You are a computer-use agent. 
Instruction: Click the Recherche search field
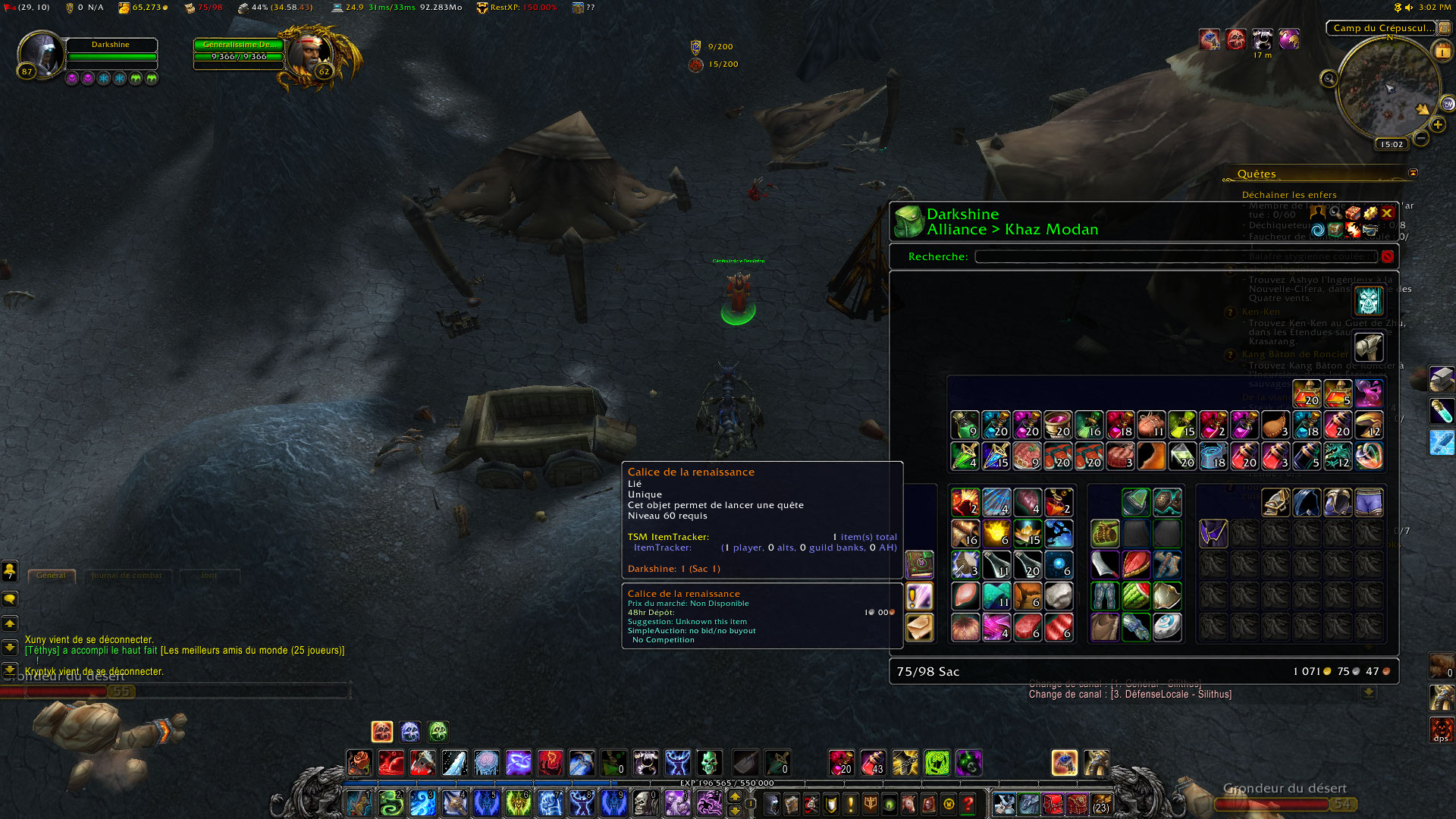(x=1175, y=256)
